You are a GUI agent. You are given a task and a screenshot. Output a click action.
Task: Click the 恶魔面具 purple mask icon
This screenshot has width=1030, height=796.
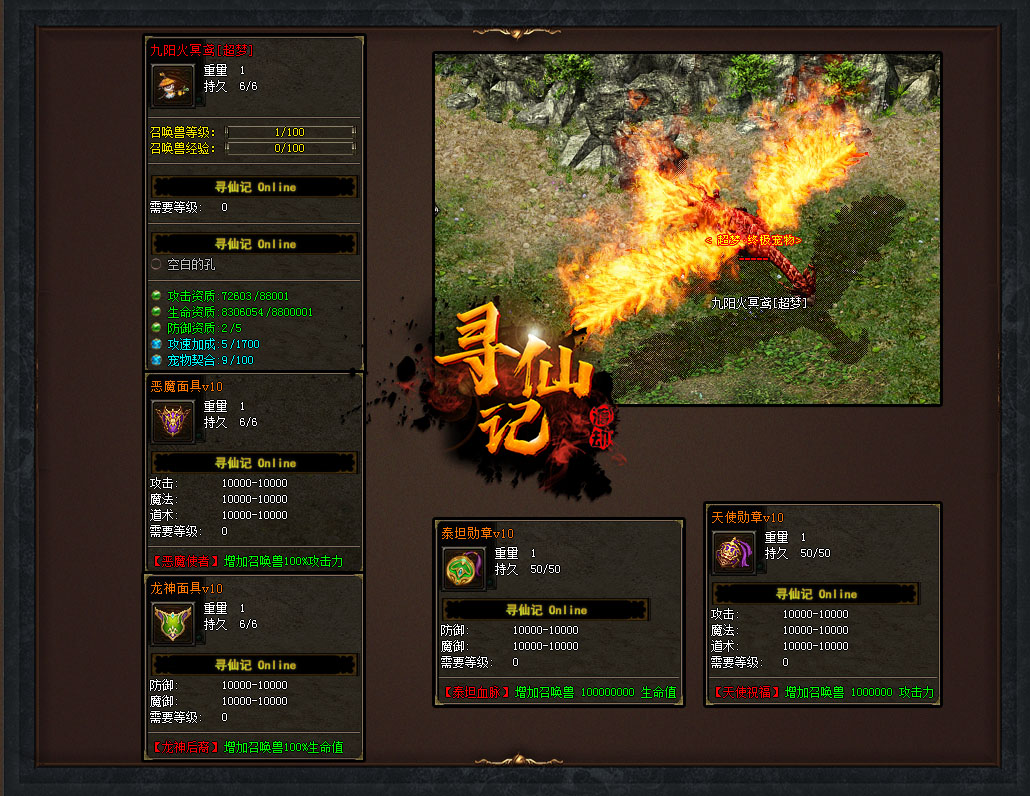(172, 421)
